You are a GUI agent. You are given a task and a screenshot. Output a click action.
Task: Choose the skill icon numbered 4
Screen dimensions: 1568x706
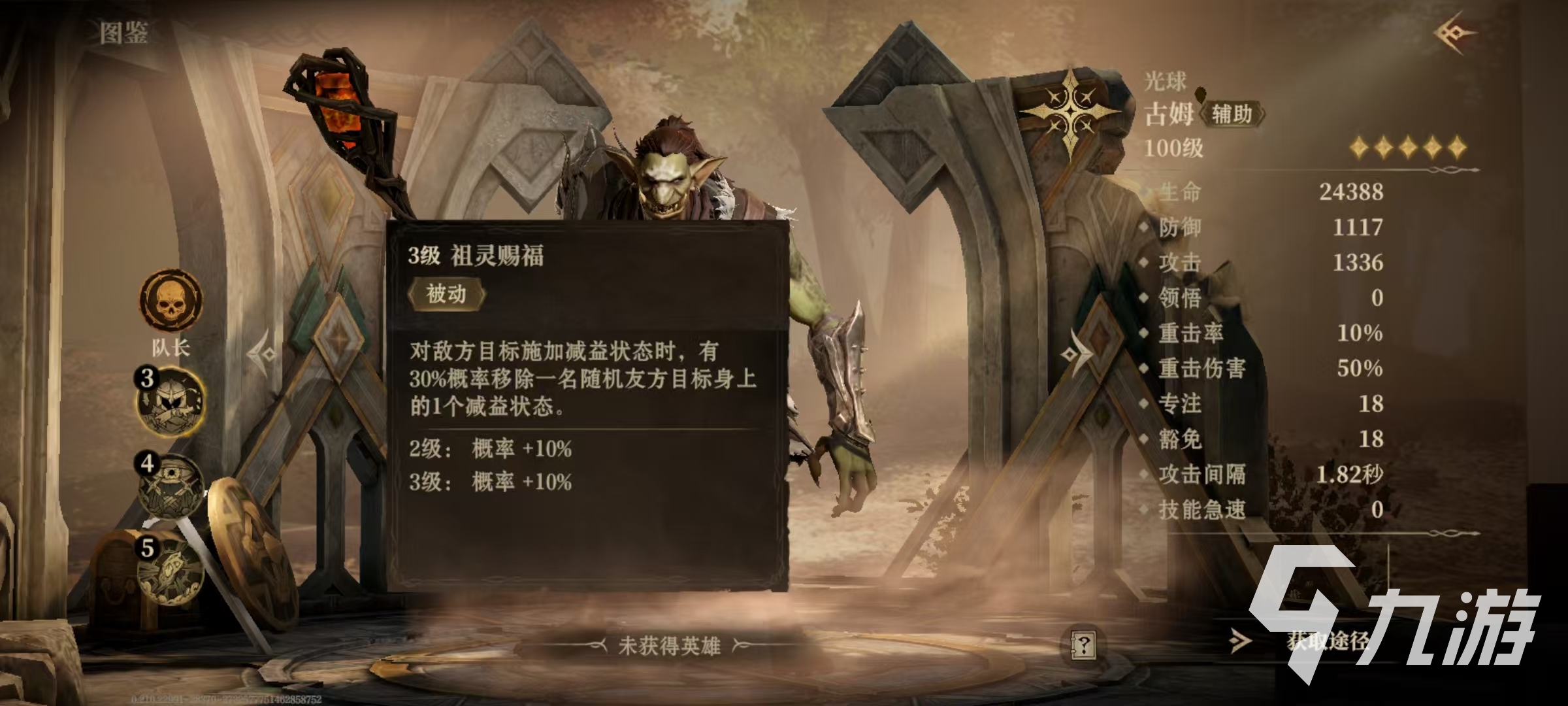171,487
